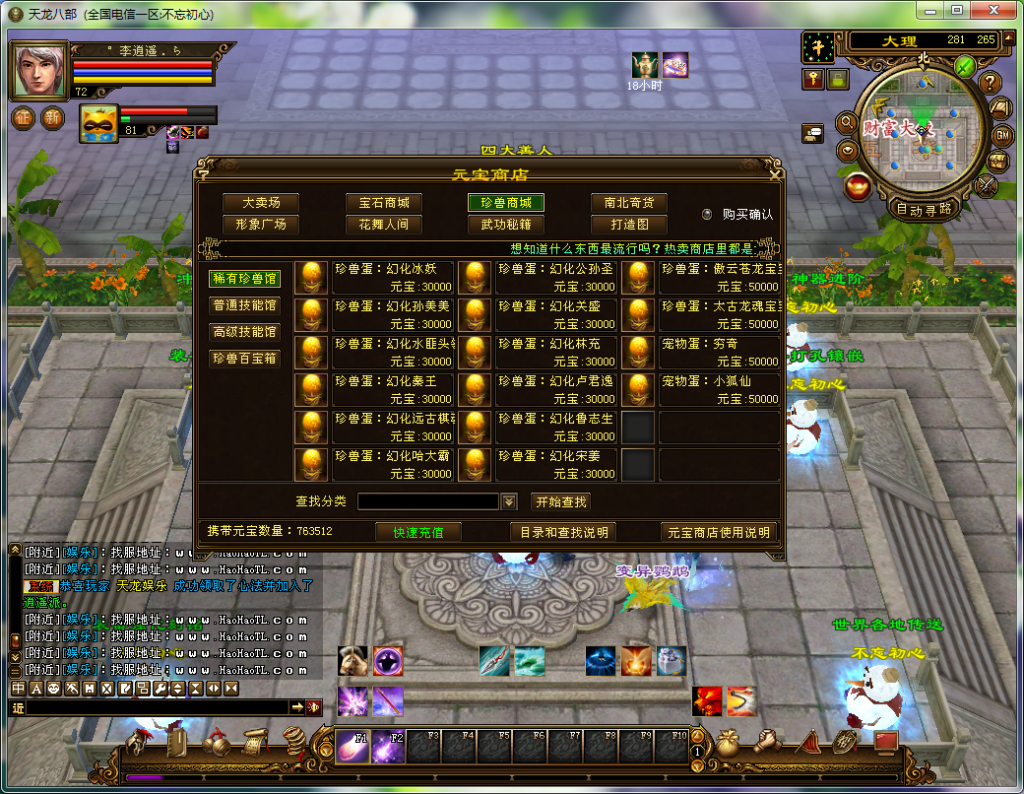Open the 查找分类 dropdown list
1024x794 pixels.
(509, 502)
